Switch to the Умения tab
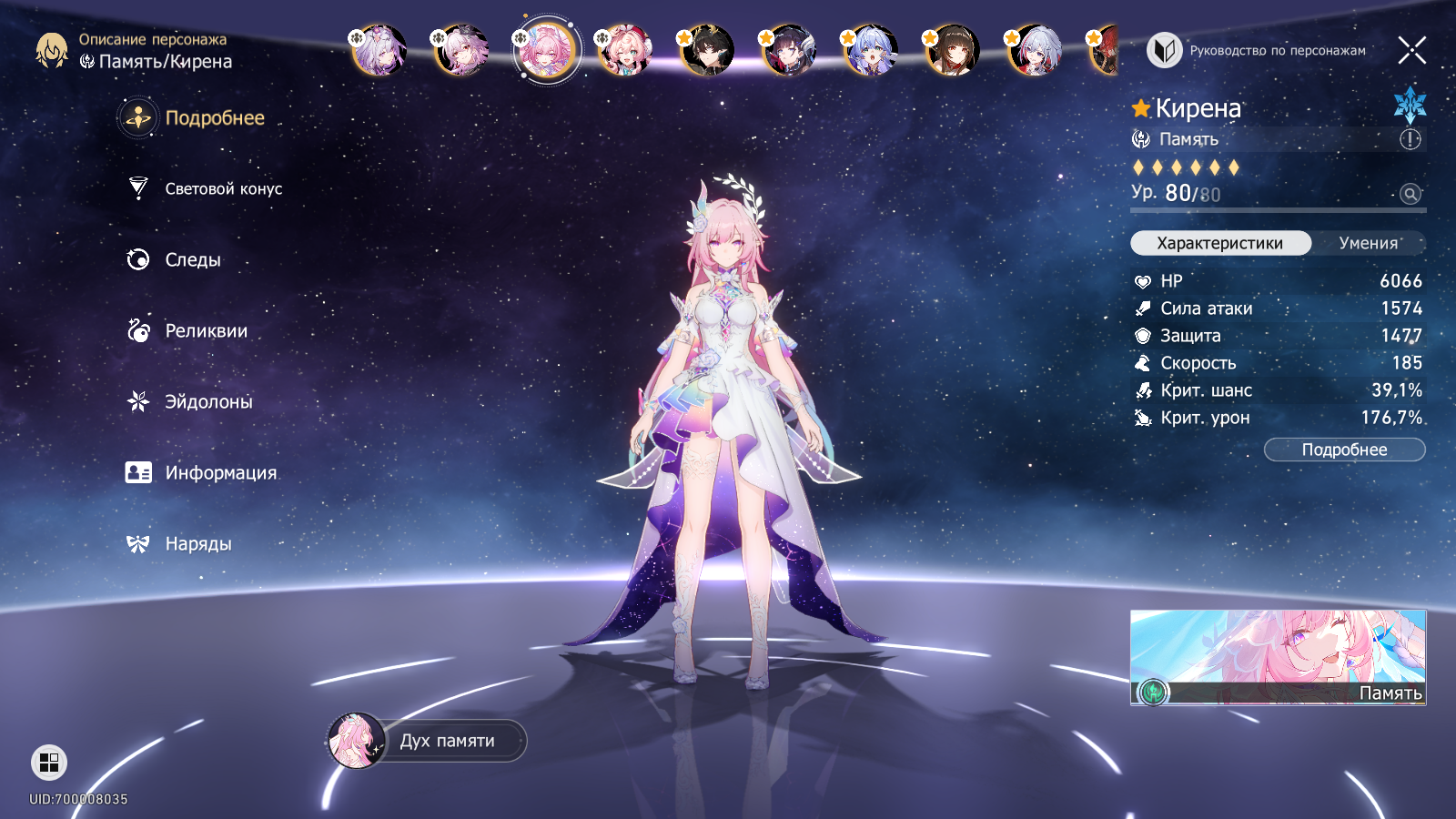Screen dimensions: 1456x819 [1368, 243]
